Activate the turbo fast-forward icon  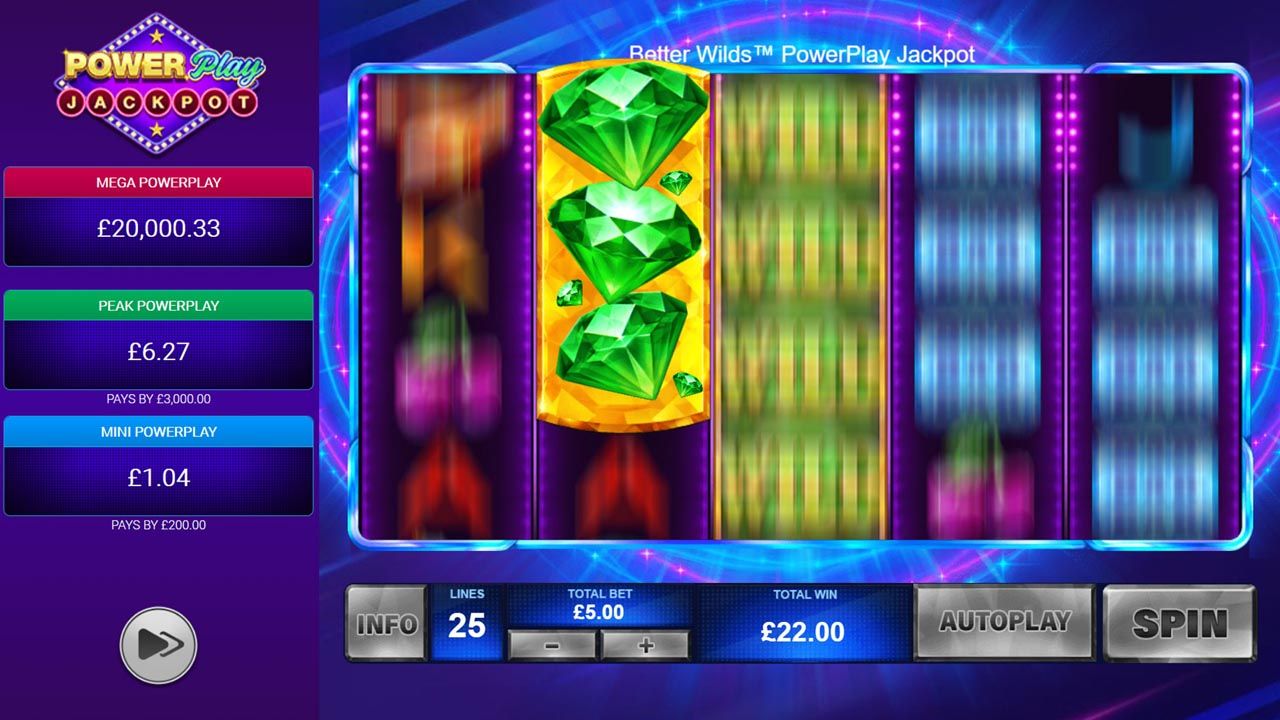(x=158, y=644)
